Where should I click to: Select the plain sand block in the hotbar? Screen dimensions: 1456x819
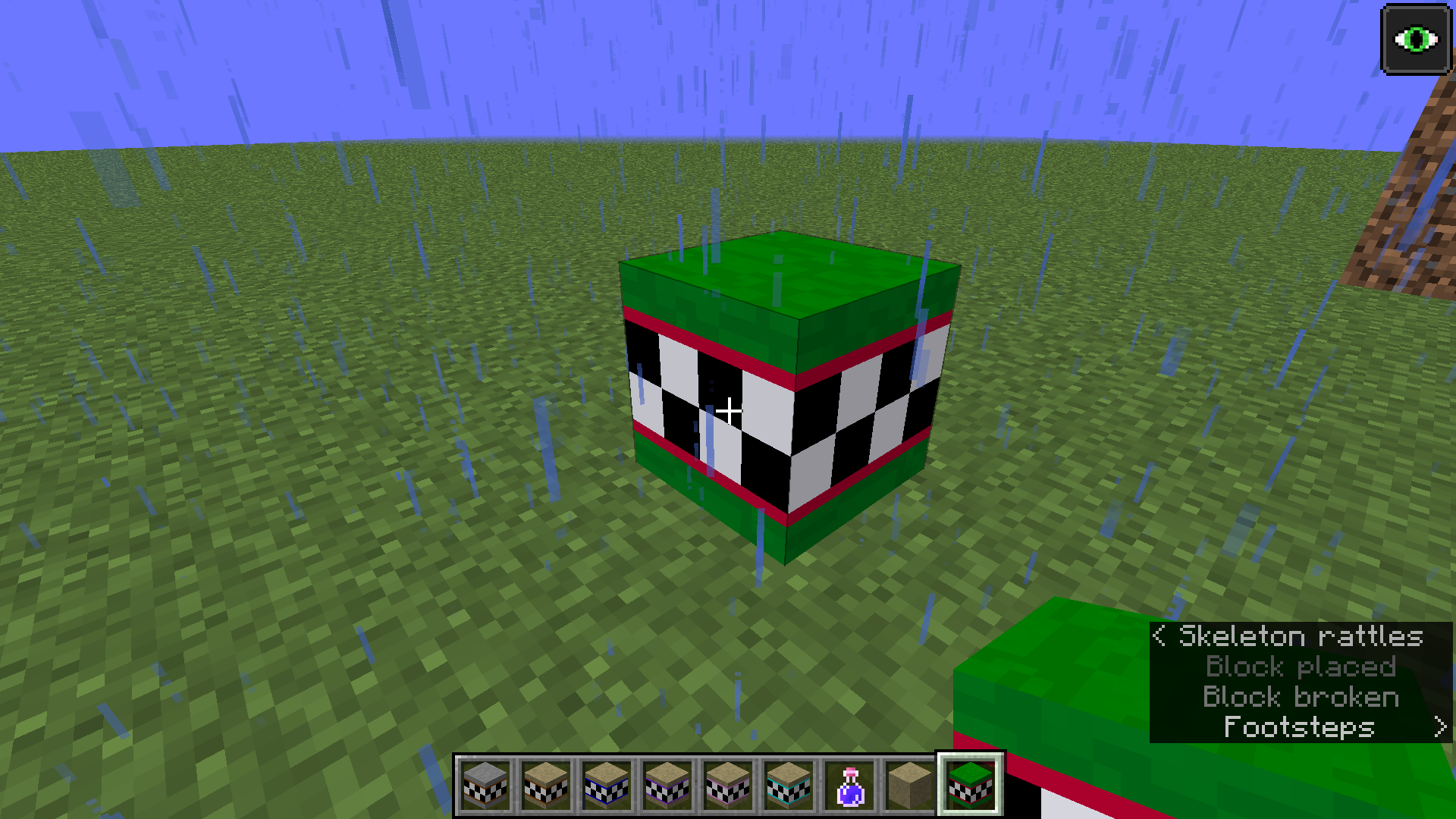click(908, 785)
